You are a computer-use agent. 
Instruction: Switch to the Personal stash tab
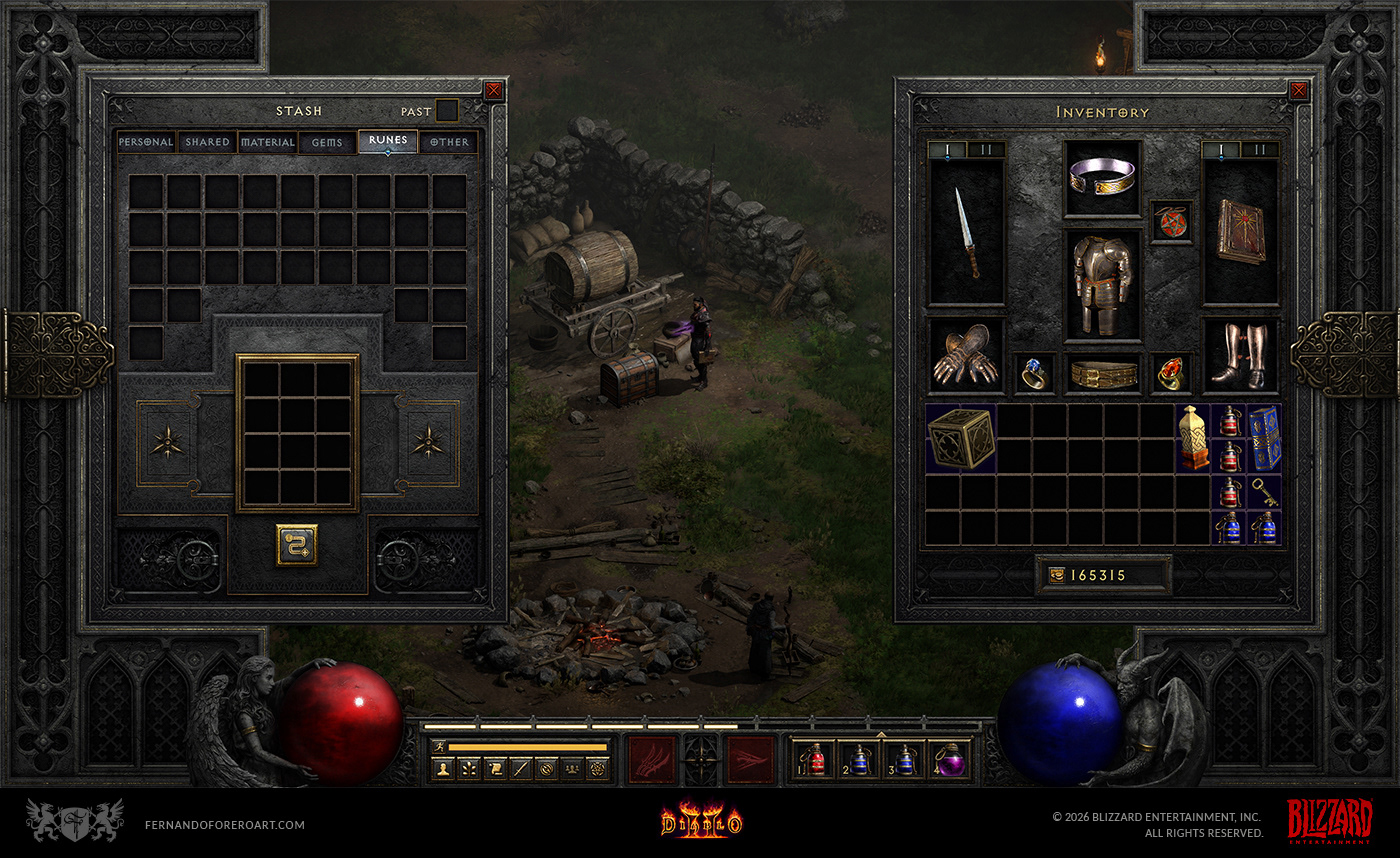coord(146,142)
